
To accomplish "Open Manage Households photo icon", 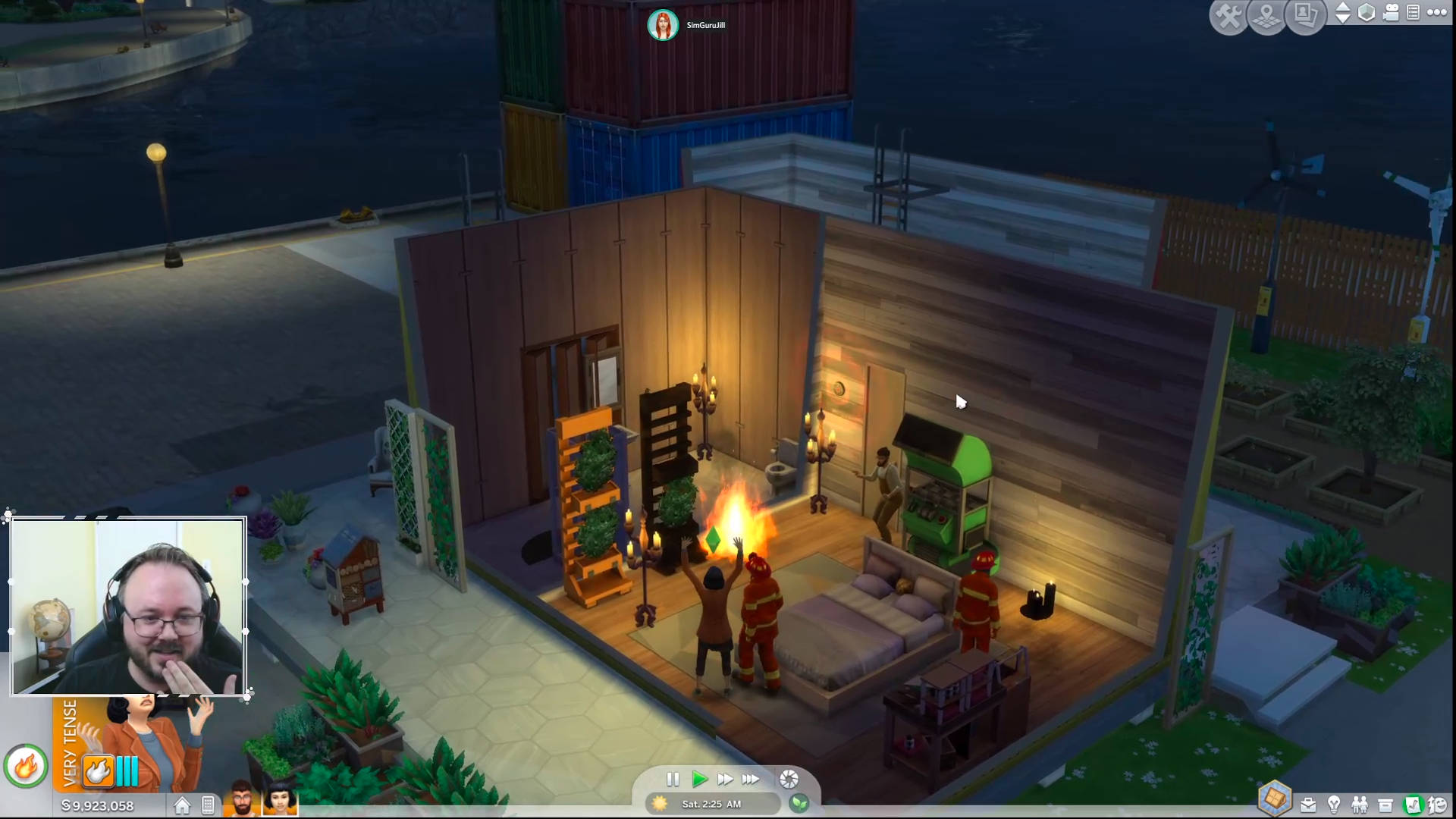I will pos(1306,14).
